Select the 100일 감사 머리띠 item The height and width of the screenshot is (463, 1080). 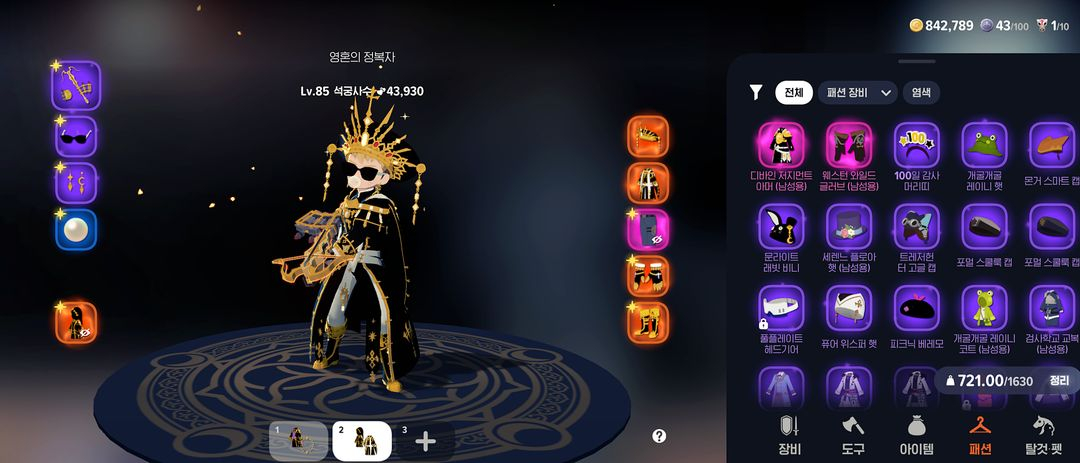click(x=916, y=147)
